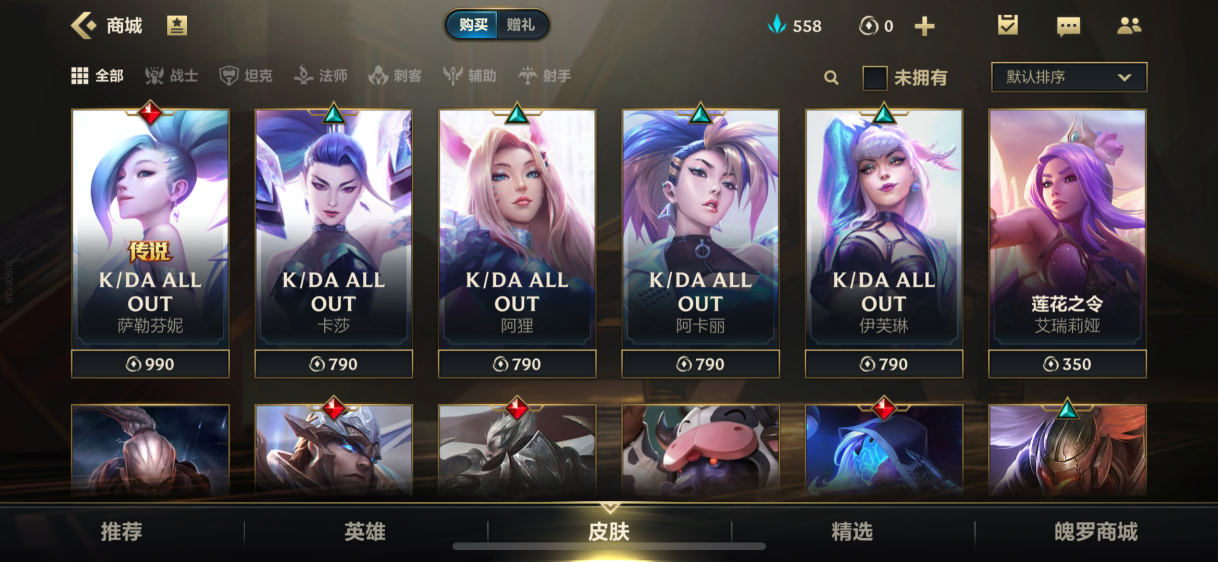This screenshot has width=1218, height=562.
Task: Filter skins by 战士 class
Action: coord(171,76)
